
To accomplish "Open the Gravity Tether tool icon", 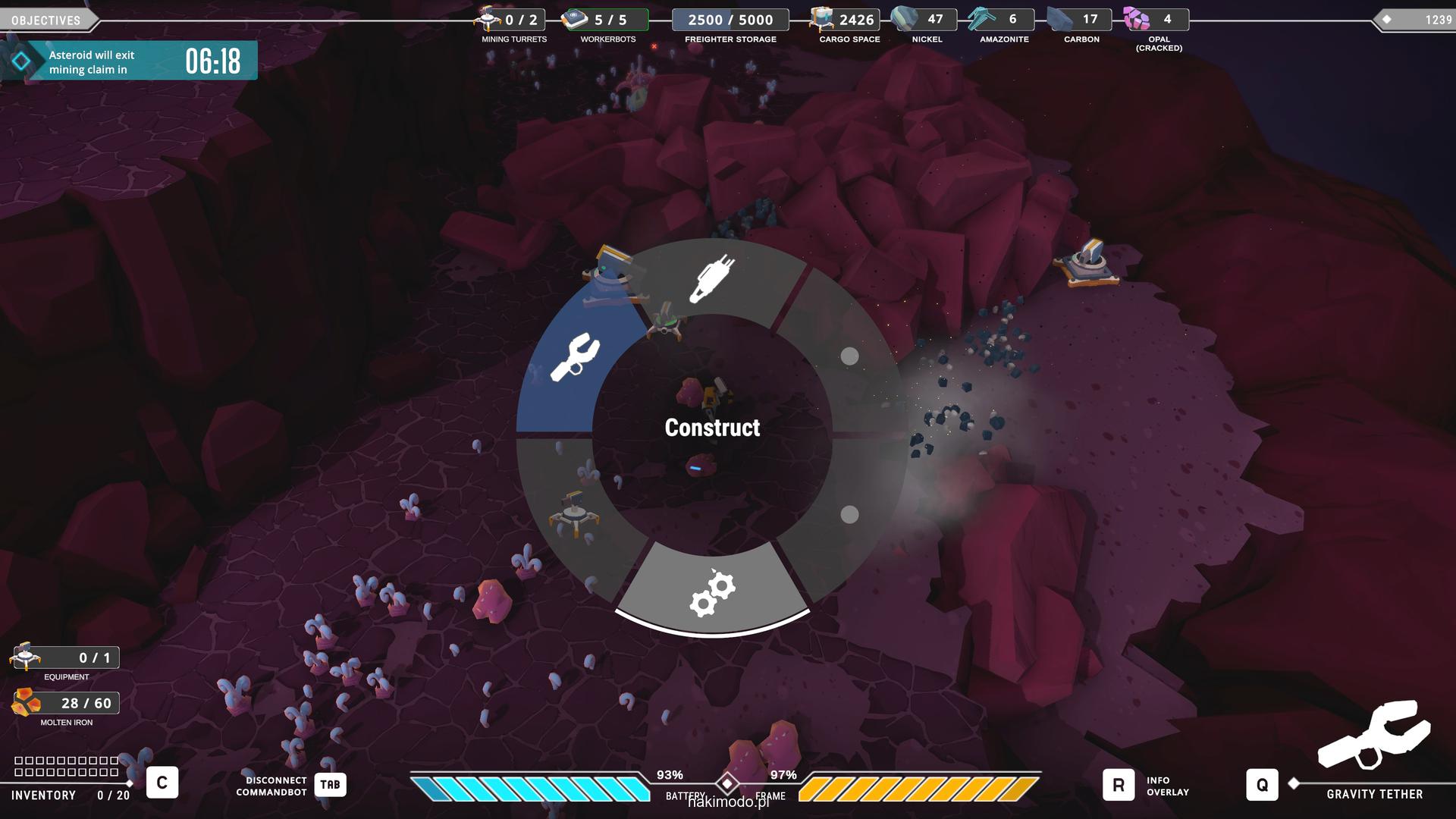I will [1374, 734].
